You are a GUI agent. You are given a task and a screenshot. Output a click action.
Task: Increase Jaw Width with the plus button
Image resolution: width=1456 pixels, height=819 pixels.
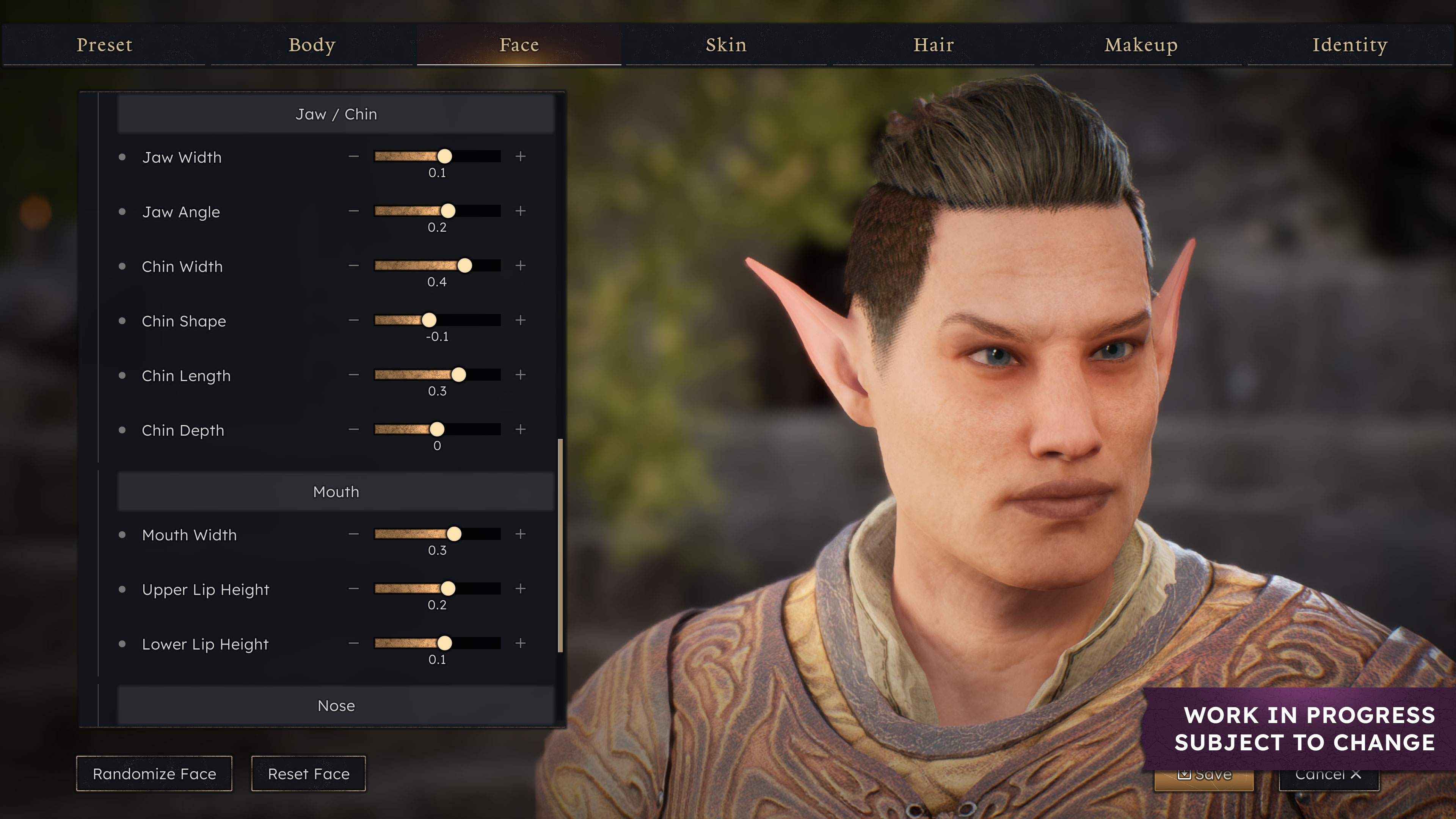(521, 157)
